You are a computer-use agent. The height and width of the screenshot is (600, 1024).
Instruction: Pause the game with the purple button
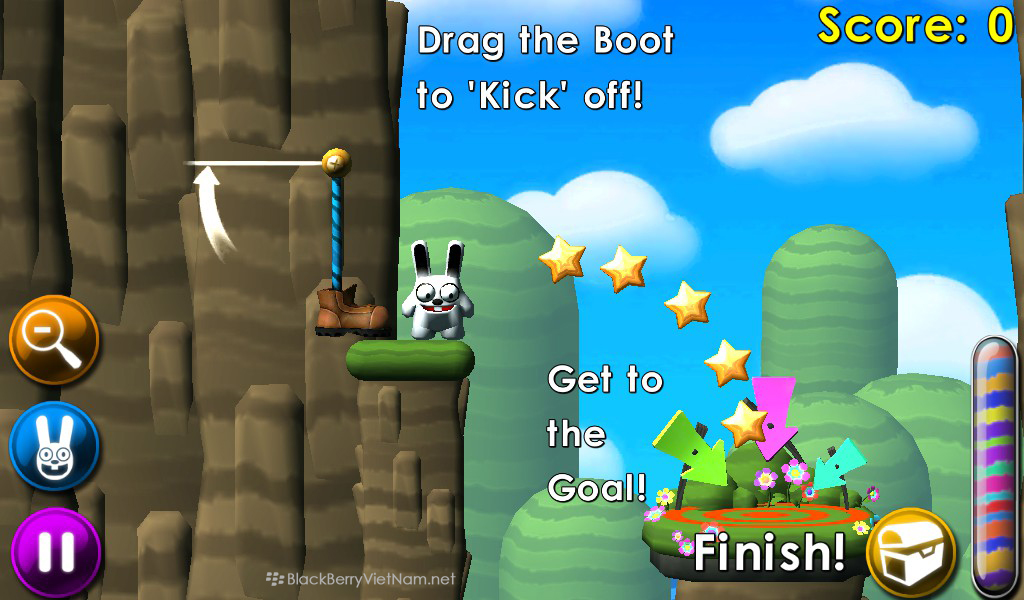coord(56,551)
